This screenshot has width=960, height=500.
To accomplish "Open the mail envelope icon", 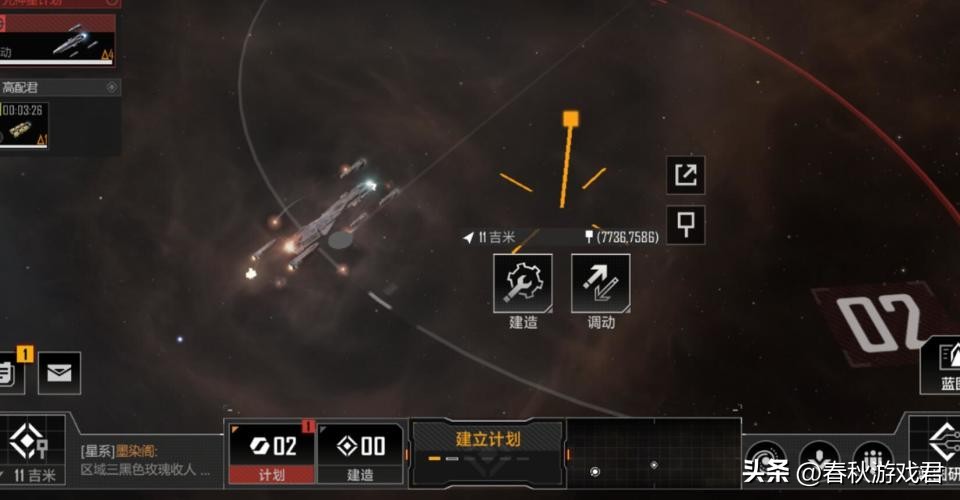I will pyautogui.click(x=59, y=373).
